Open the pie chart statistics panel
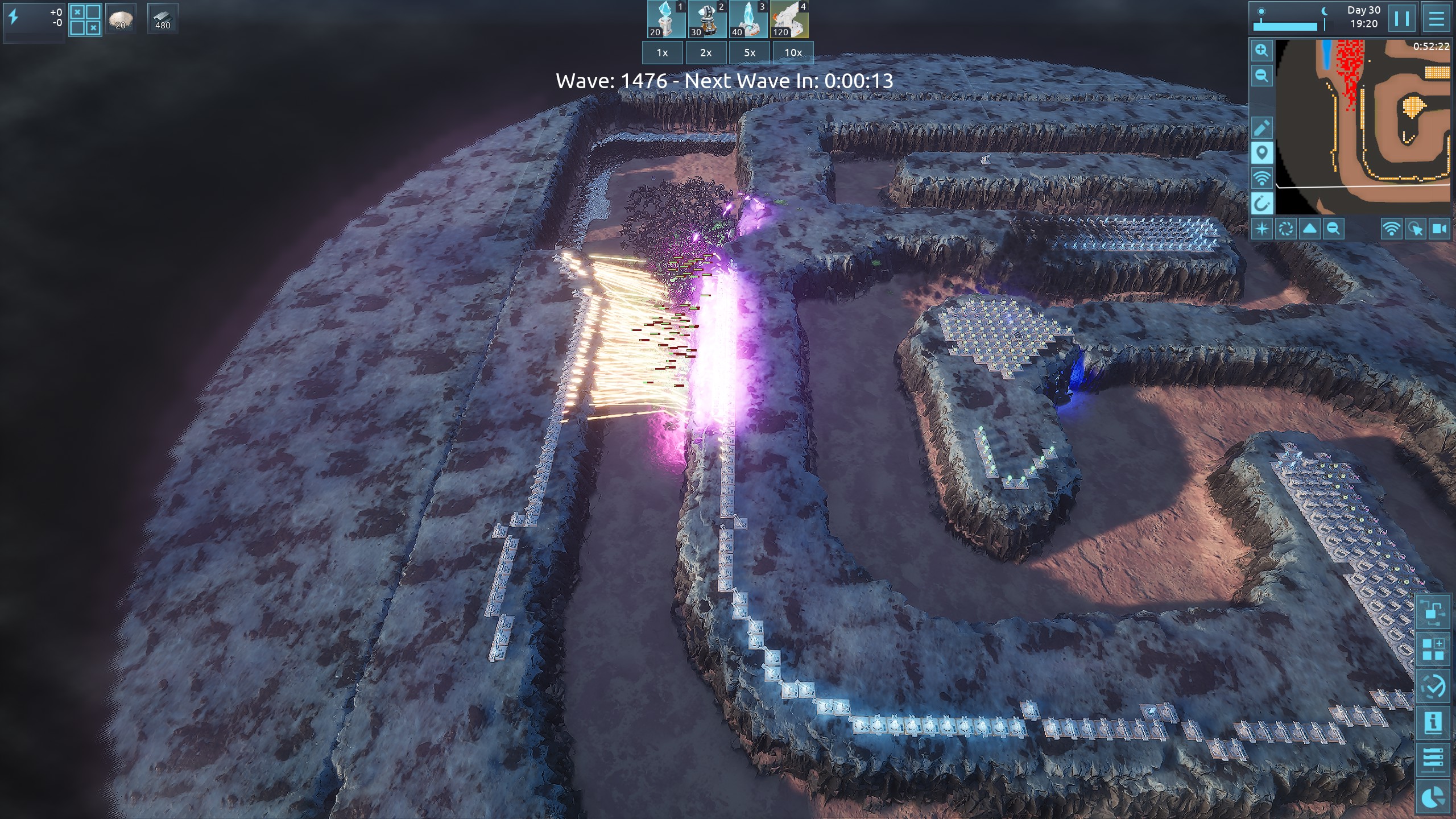Image resolution: width=1456 pixels, height=819 pixels. (1433, 797)
